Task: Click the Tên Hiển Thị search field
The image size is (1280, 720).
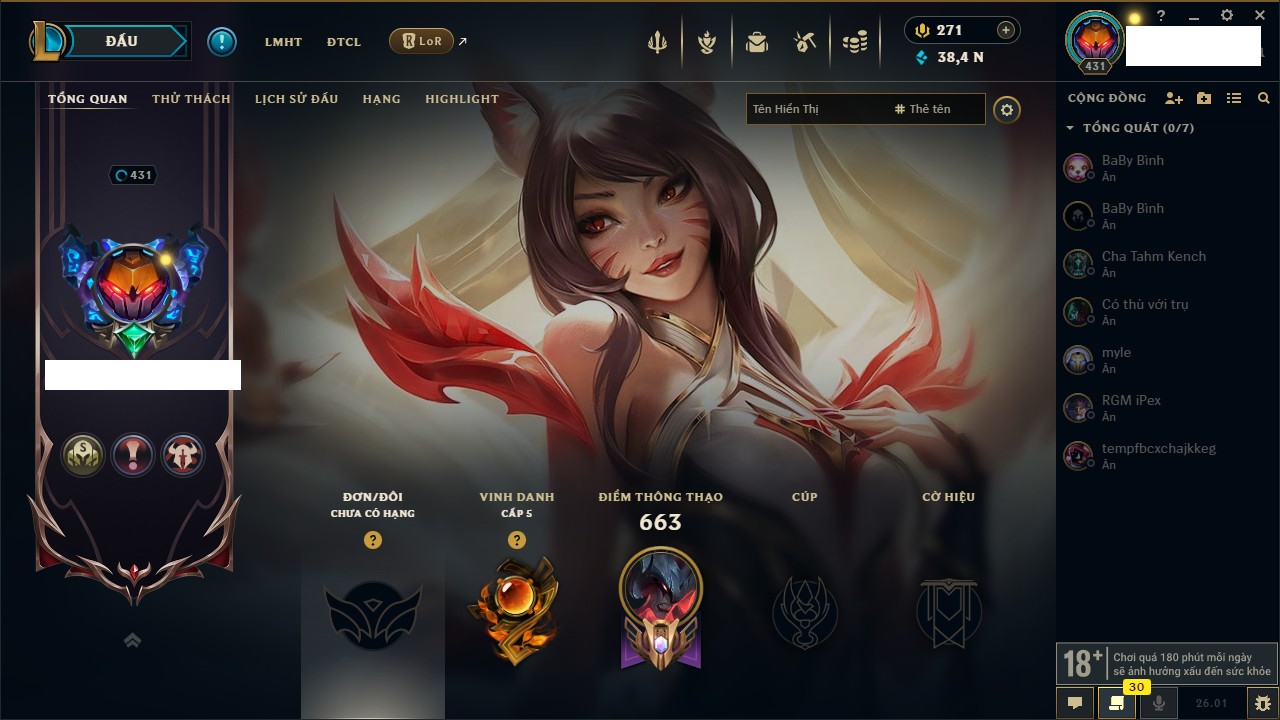Action: coord(815,109)
